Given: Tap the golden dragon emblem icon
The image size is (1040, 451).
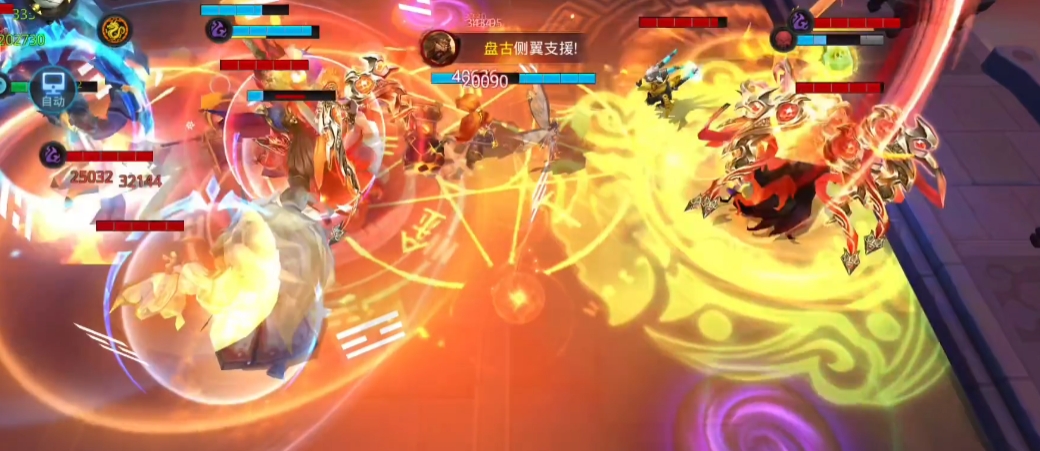Looking at the screenshot, I should [116, 29].
